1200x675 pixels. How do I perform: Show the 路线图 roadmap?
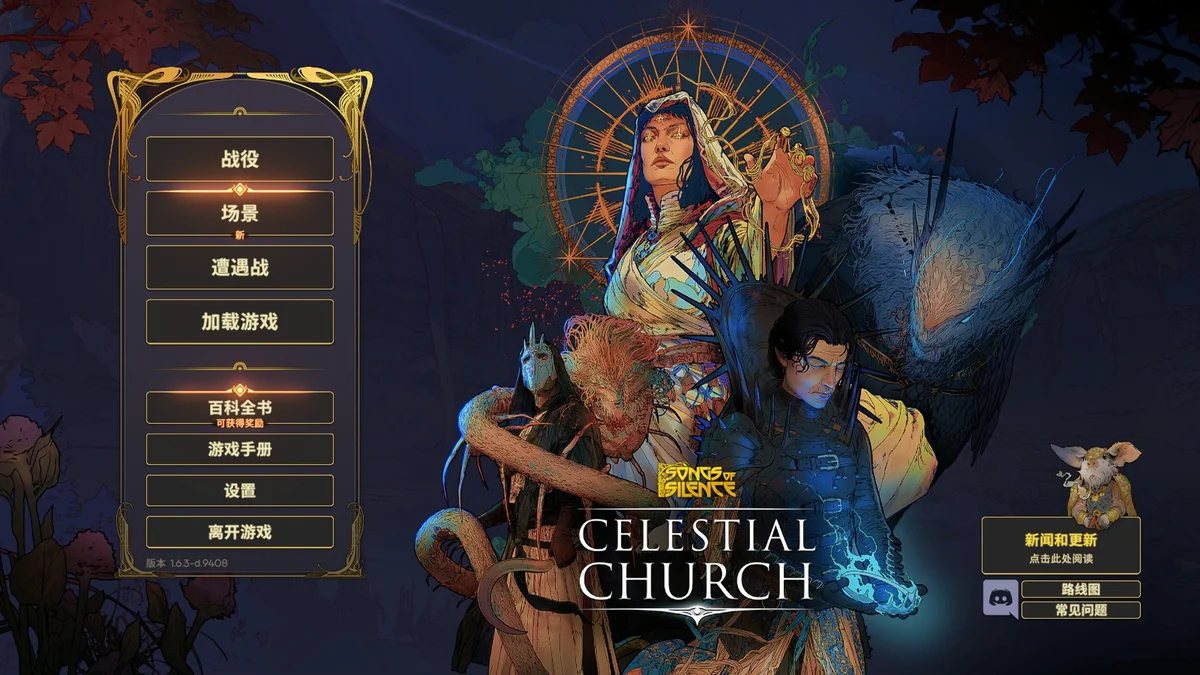(x=1081, y=590)
